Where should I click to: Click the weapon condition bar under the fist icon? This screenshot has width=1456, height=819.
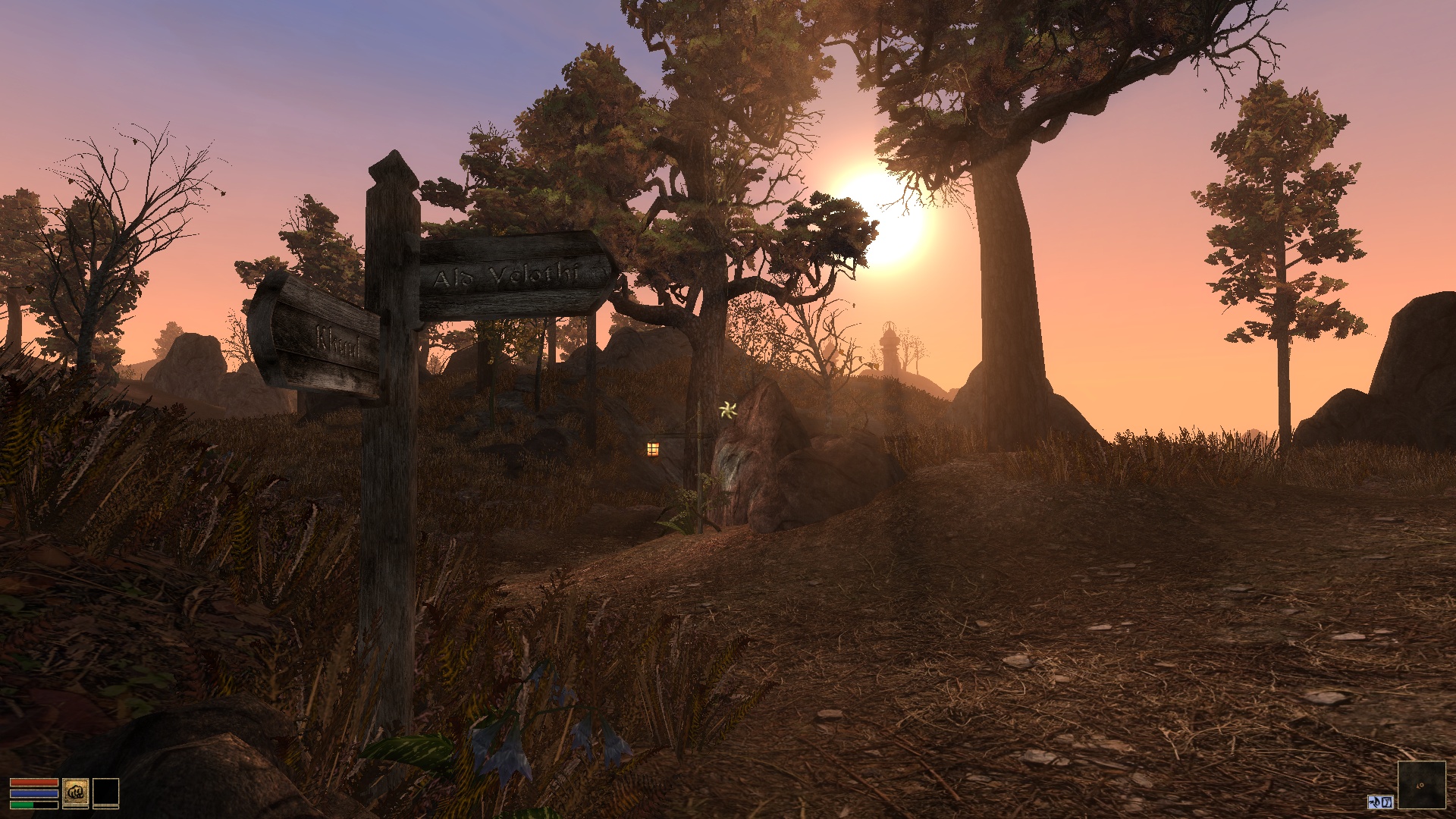point(76,808)
